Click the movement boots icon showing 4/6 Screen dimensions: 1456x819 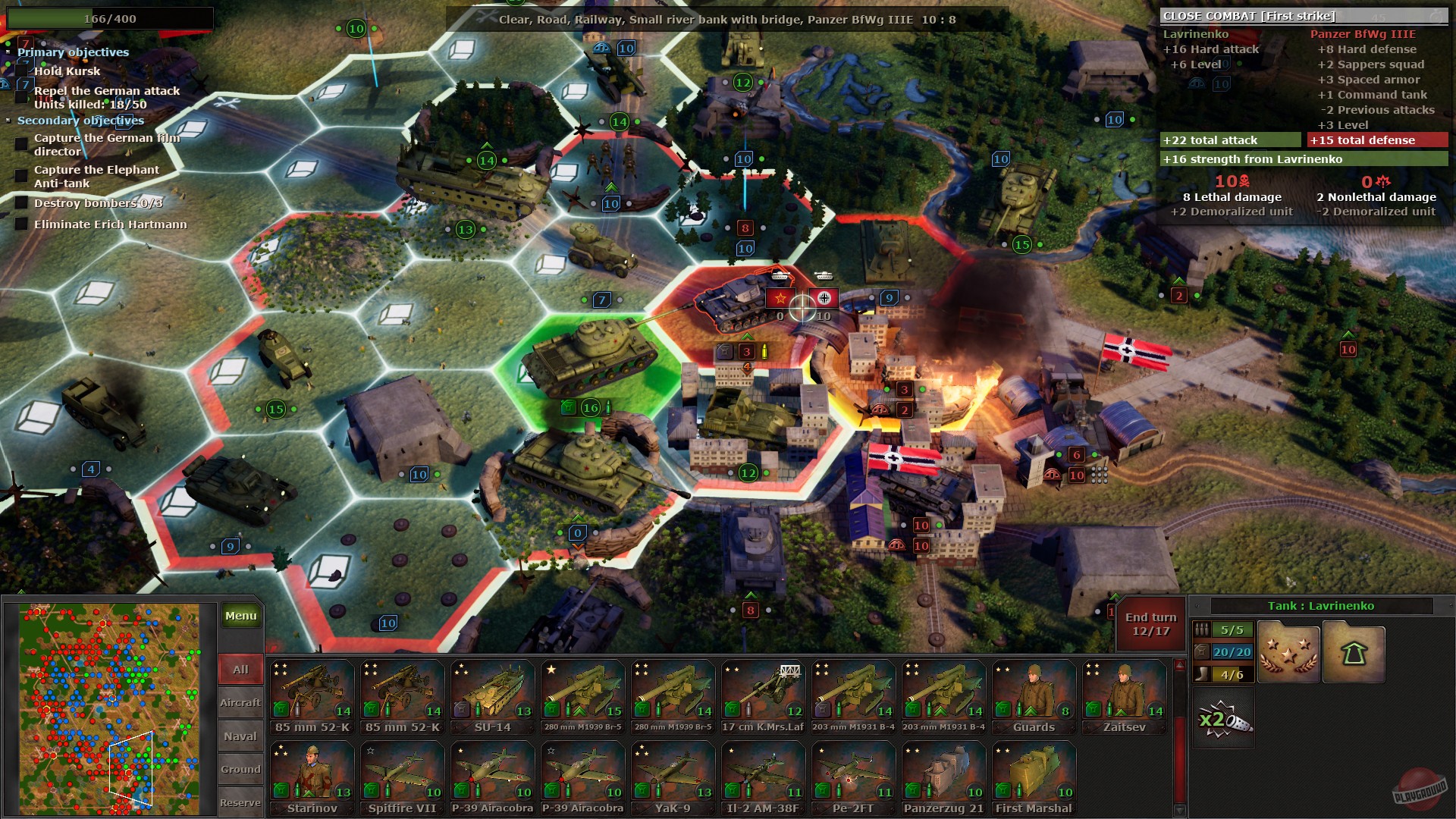pos(1203,673)
